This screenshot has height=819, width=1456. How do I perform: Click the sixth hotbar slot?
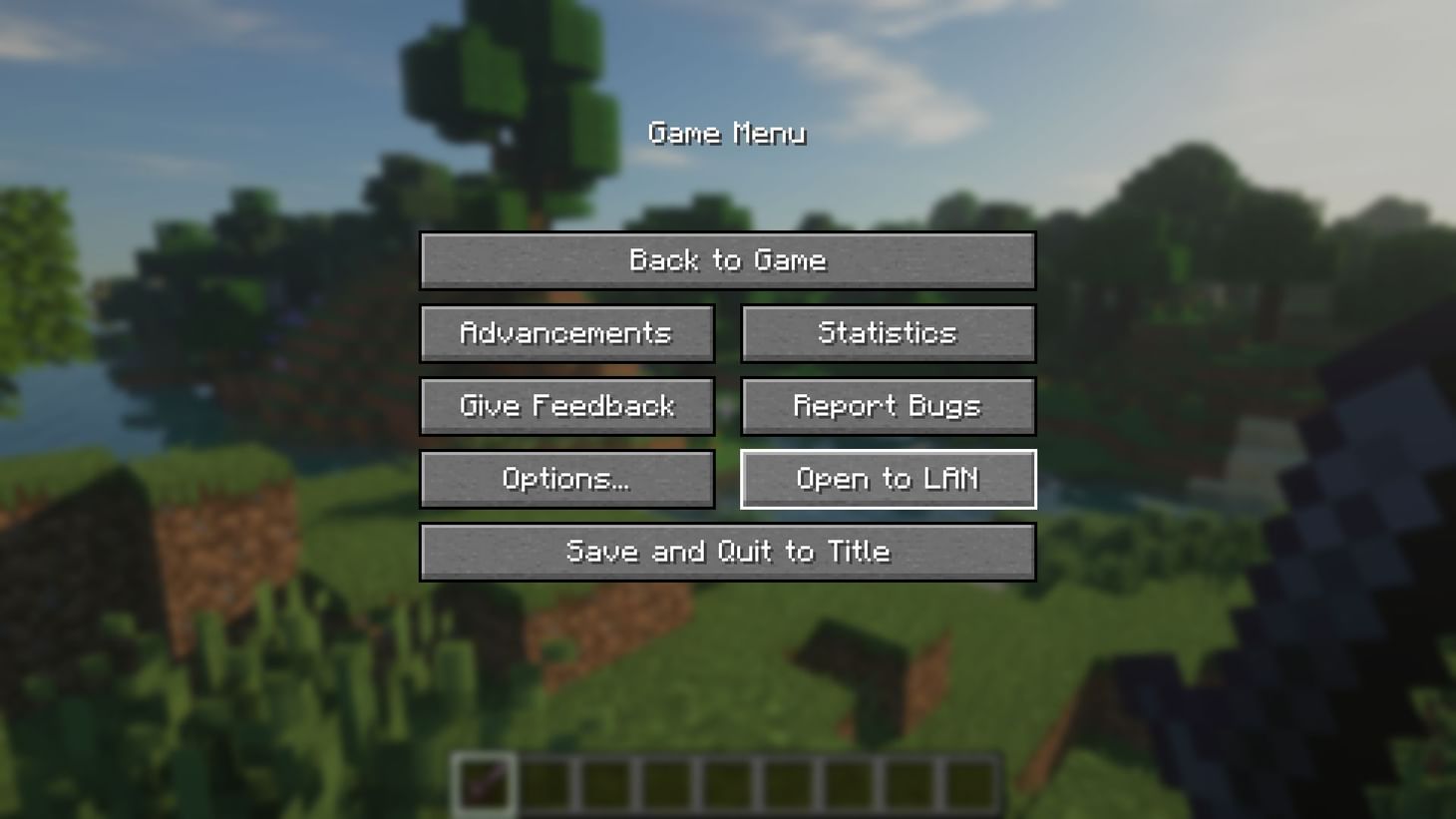pos(787,784)
